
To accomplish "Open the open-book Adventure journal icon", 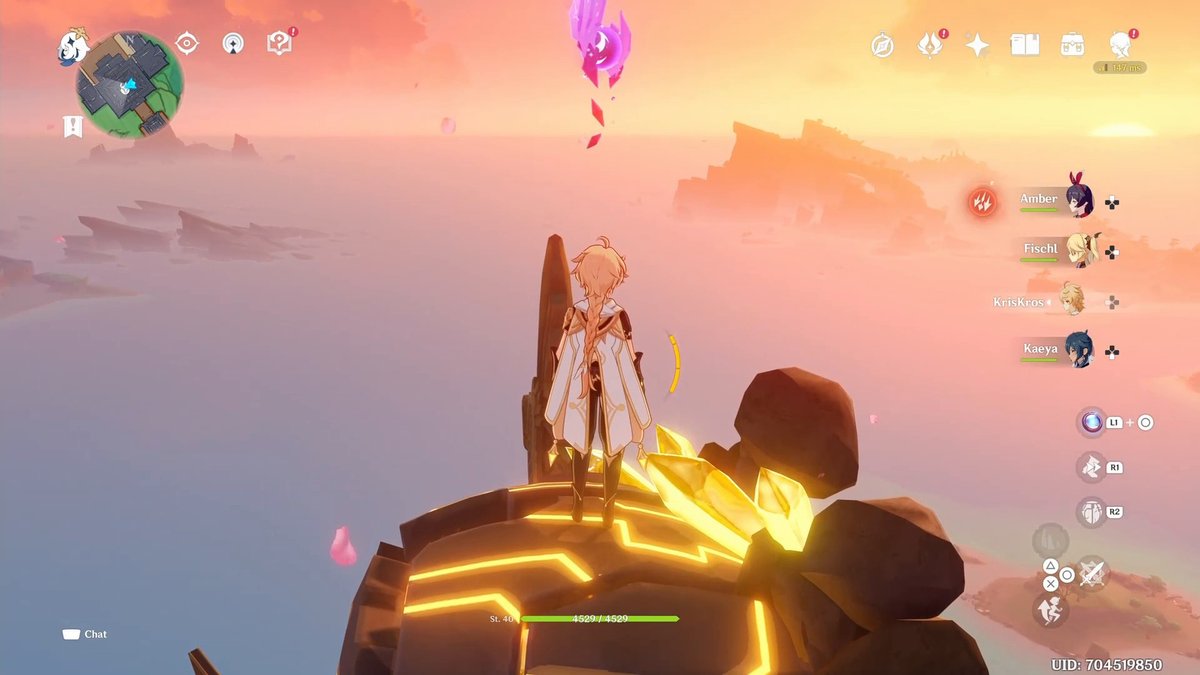I will tap(1025, 45).
